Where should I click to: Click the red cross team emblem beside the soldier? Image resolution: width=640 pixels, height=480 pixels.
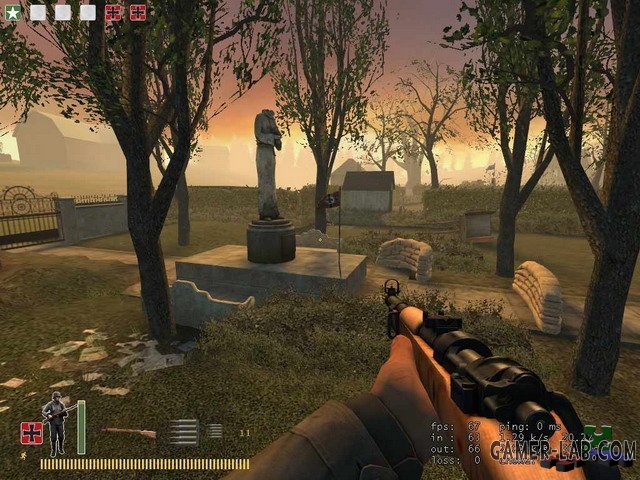[x=30, y=433]
